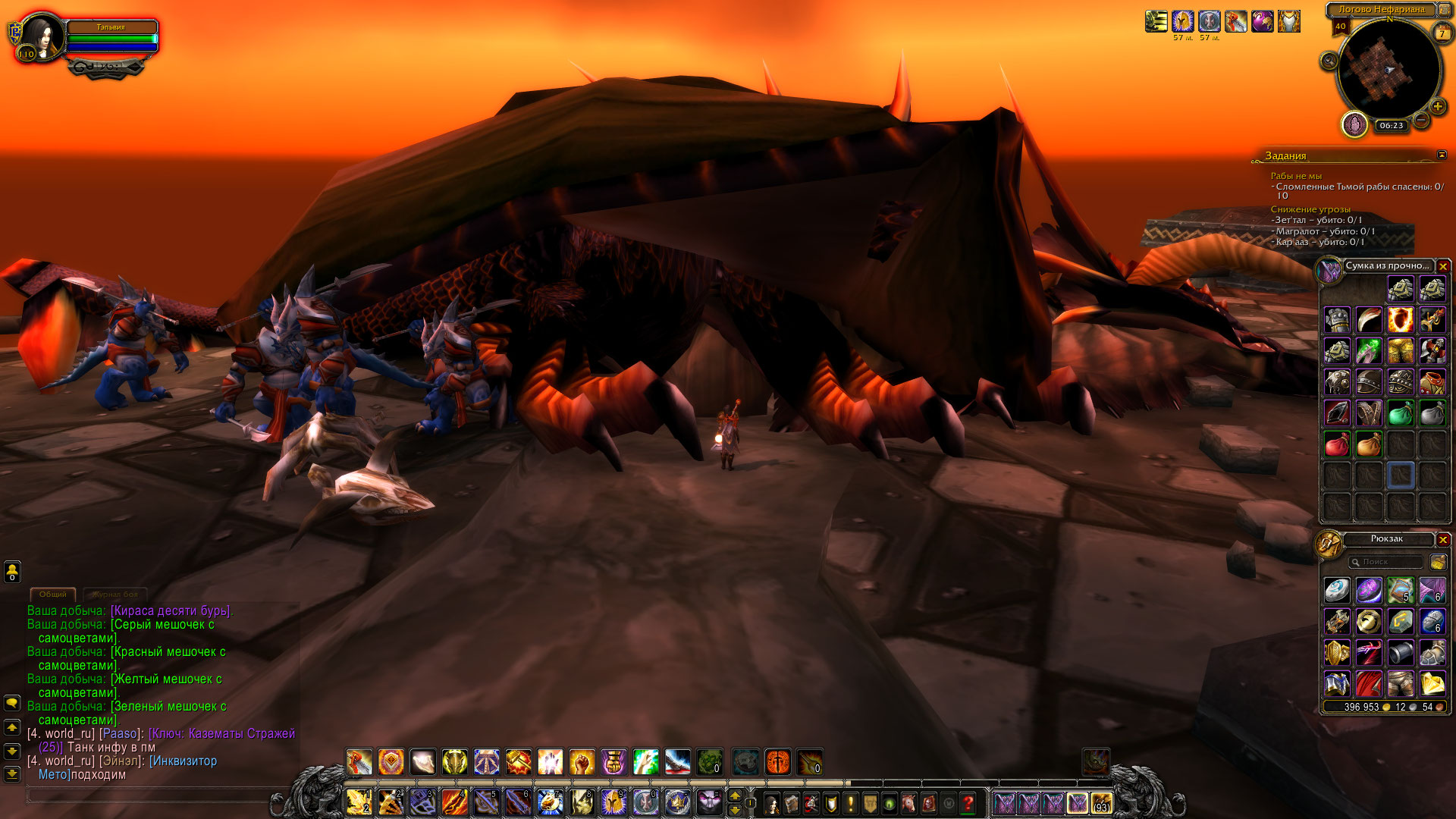Screen dimensions: 1456x819
Task: Close the Рюкзак backpack window
Action: pyautogui.click(x=1443, y=539)
